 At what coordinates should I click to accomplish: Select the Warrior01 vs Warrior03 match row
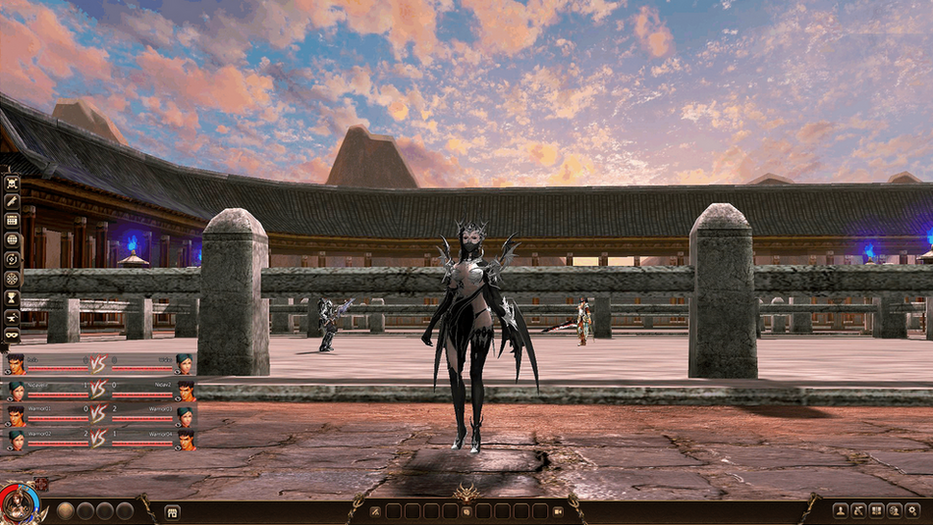point(100,414)
